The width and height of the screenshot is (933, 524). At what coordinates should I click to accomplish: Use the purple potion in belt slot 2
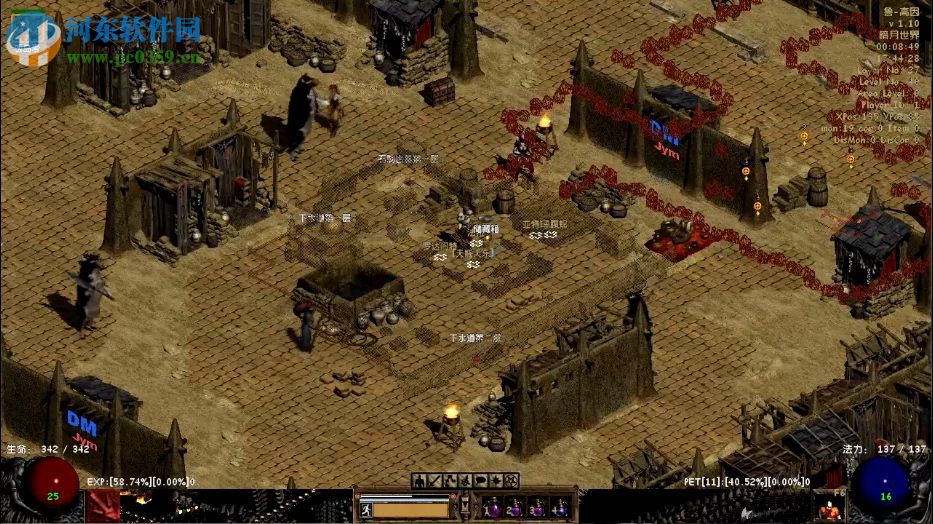(515, 507)
